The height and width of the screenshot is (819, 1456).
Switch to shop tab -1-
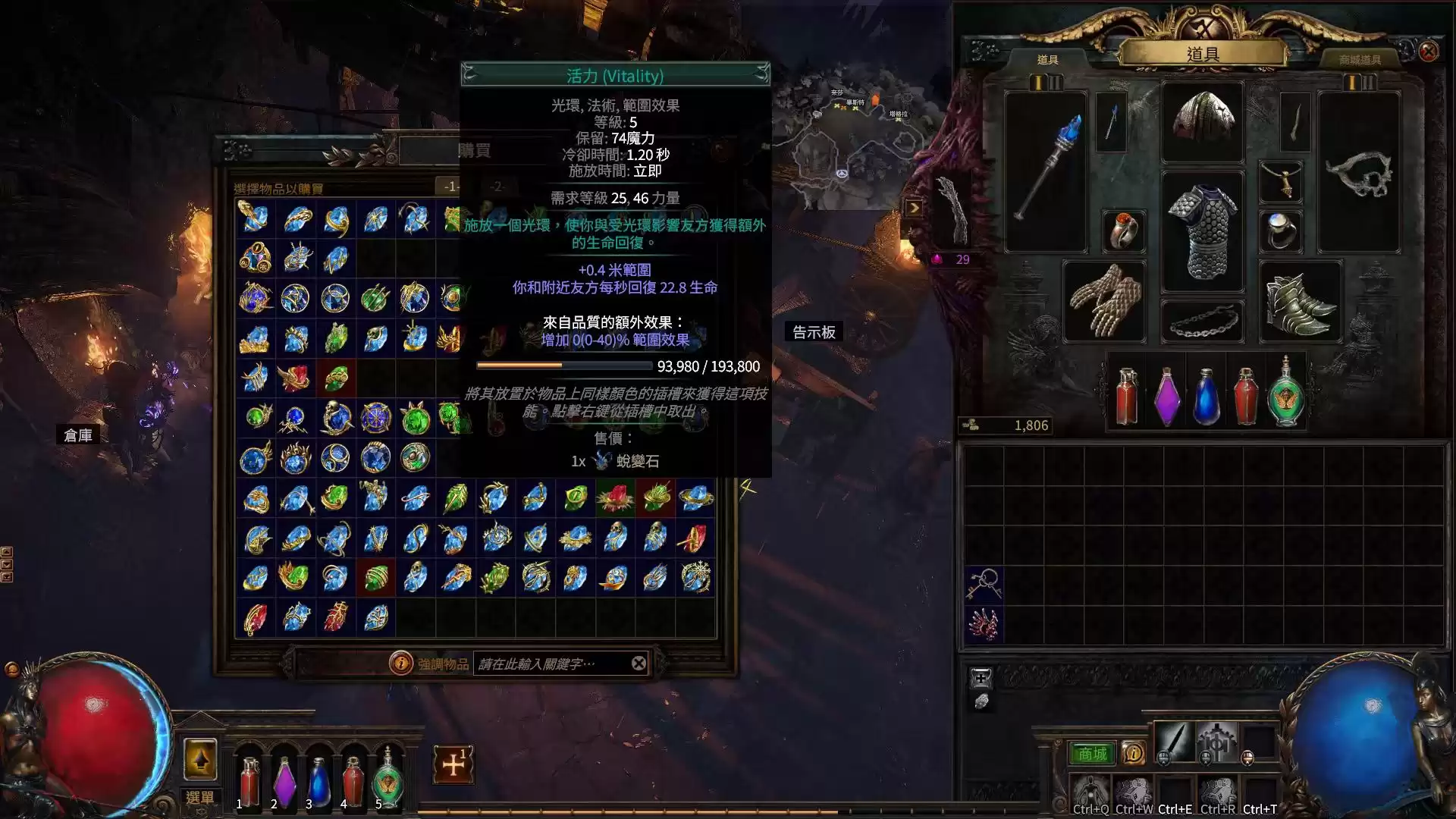(451, 187)
